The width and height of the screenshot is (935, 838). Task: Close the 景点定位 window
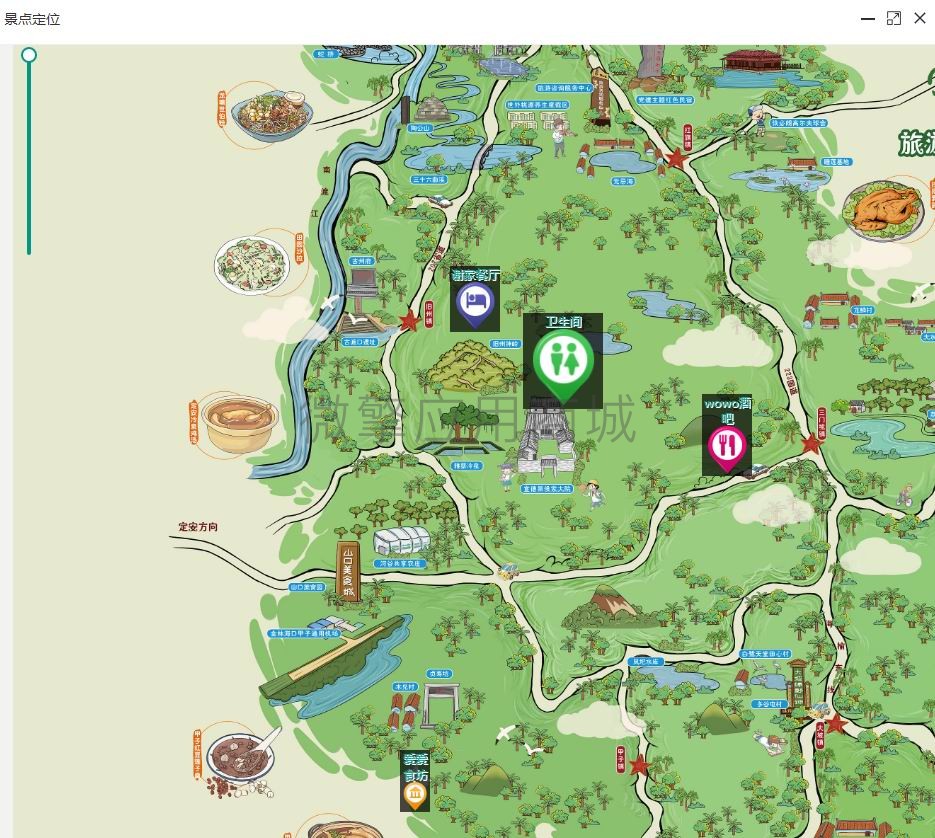coord(920,18)
